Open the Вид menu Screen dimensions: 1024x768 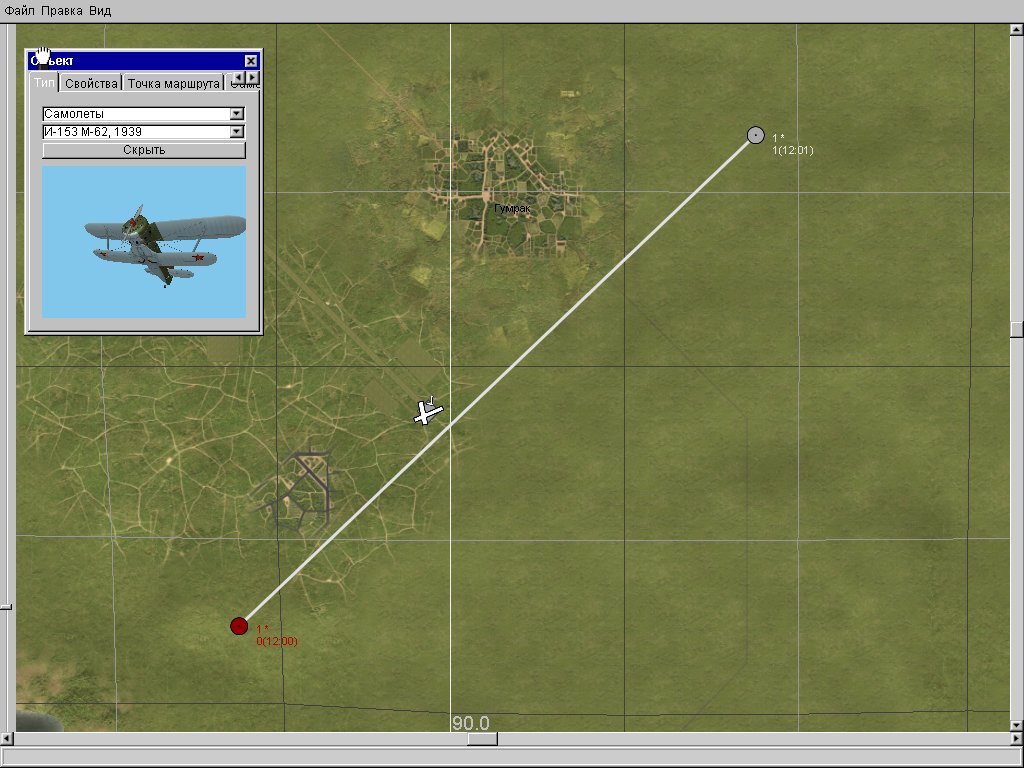[100, 11]
